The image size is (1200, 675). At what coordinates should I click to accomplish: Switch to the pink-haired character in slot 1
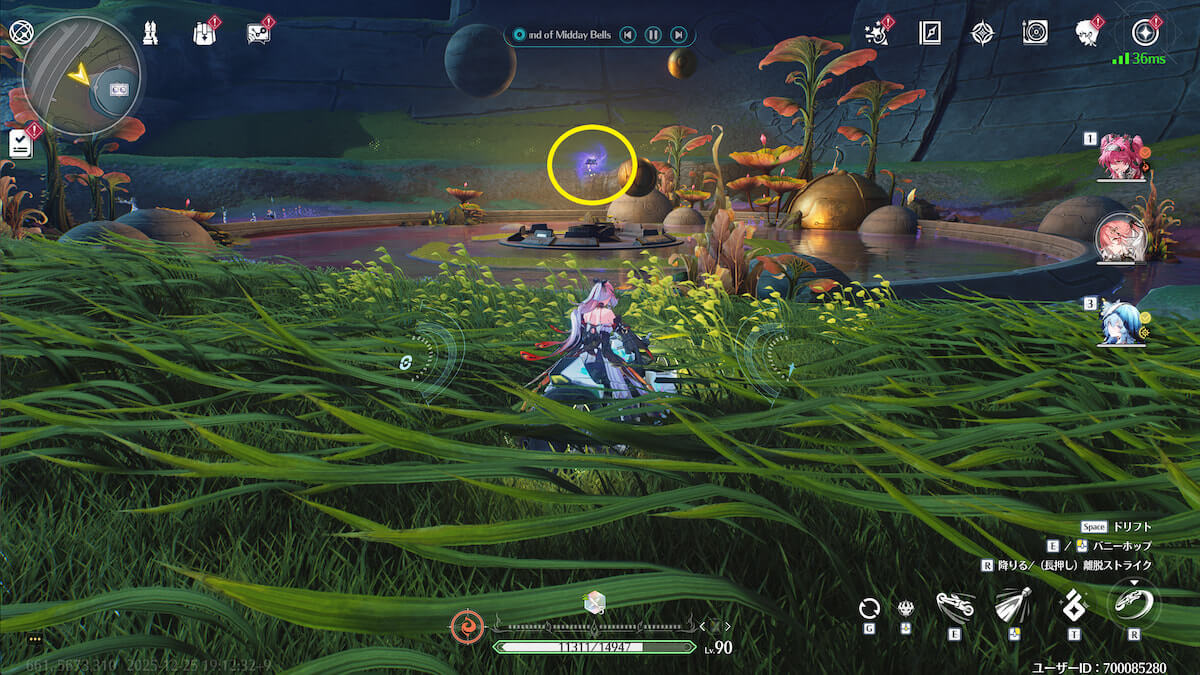point(1119,158)
